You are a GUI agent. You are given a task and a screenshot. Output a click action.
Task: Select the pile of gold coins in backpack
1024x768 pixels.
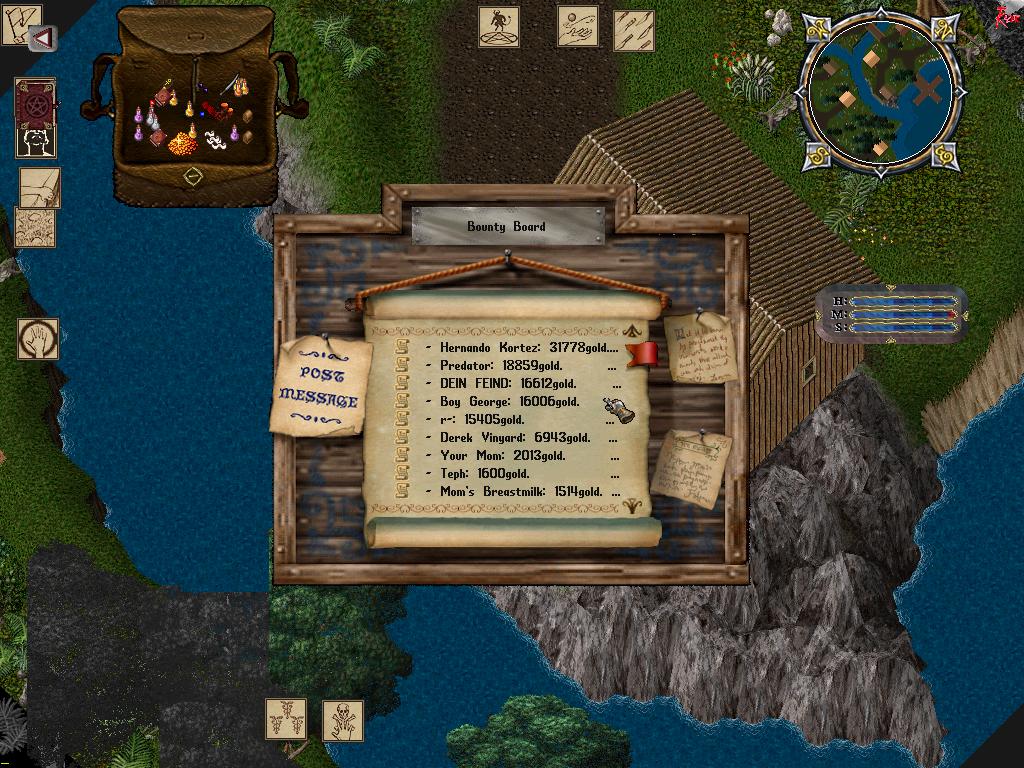click(182, 145)
